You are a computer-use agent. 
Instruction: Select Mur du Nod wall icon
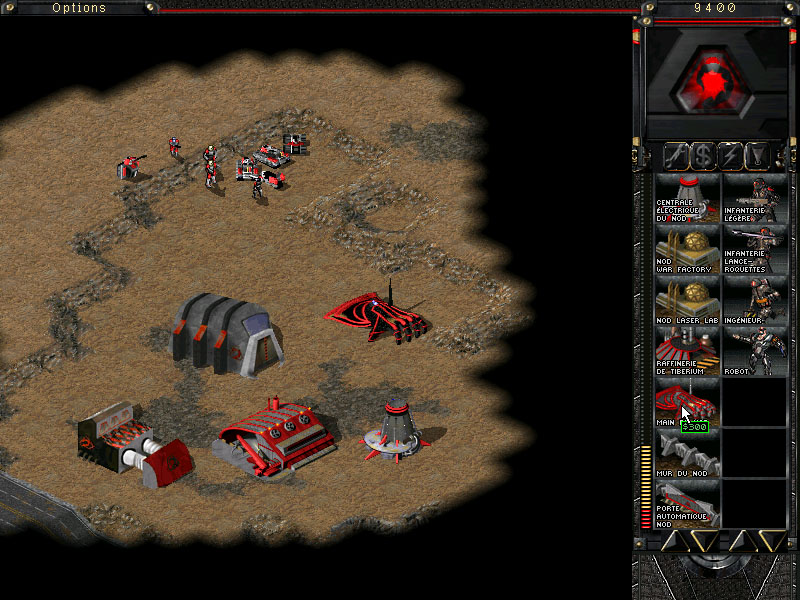(x=687, y=456)
